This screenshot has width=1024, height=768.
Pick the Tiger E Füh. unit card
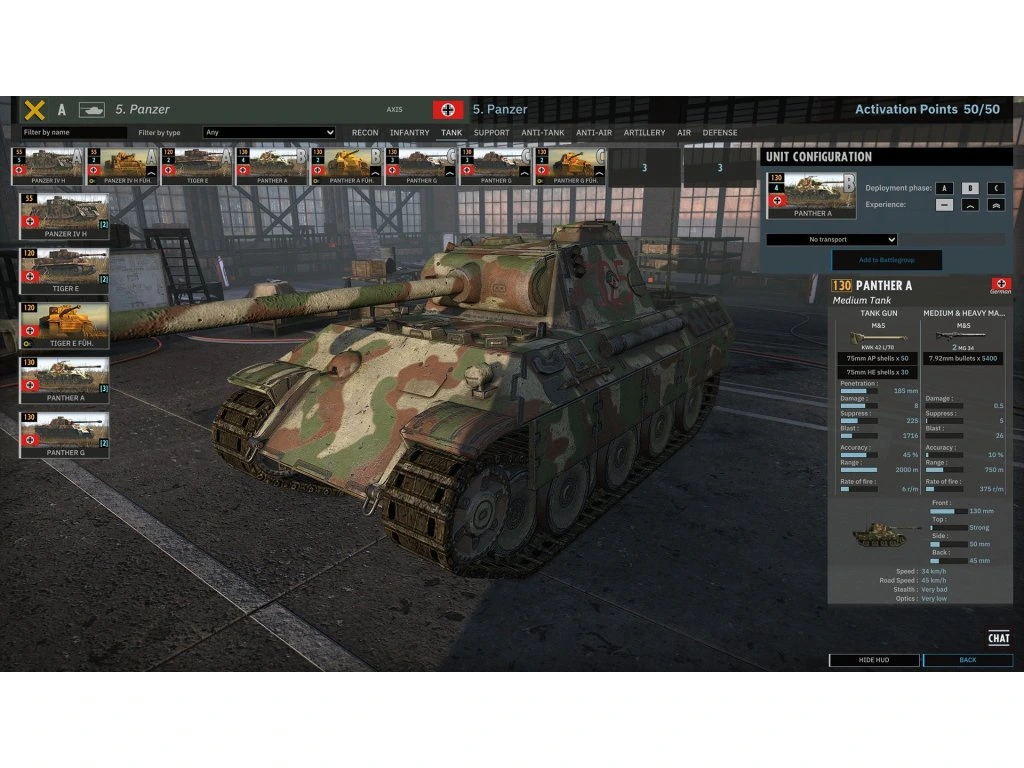click(x=64, y=324)
